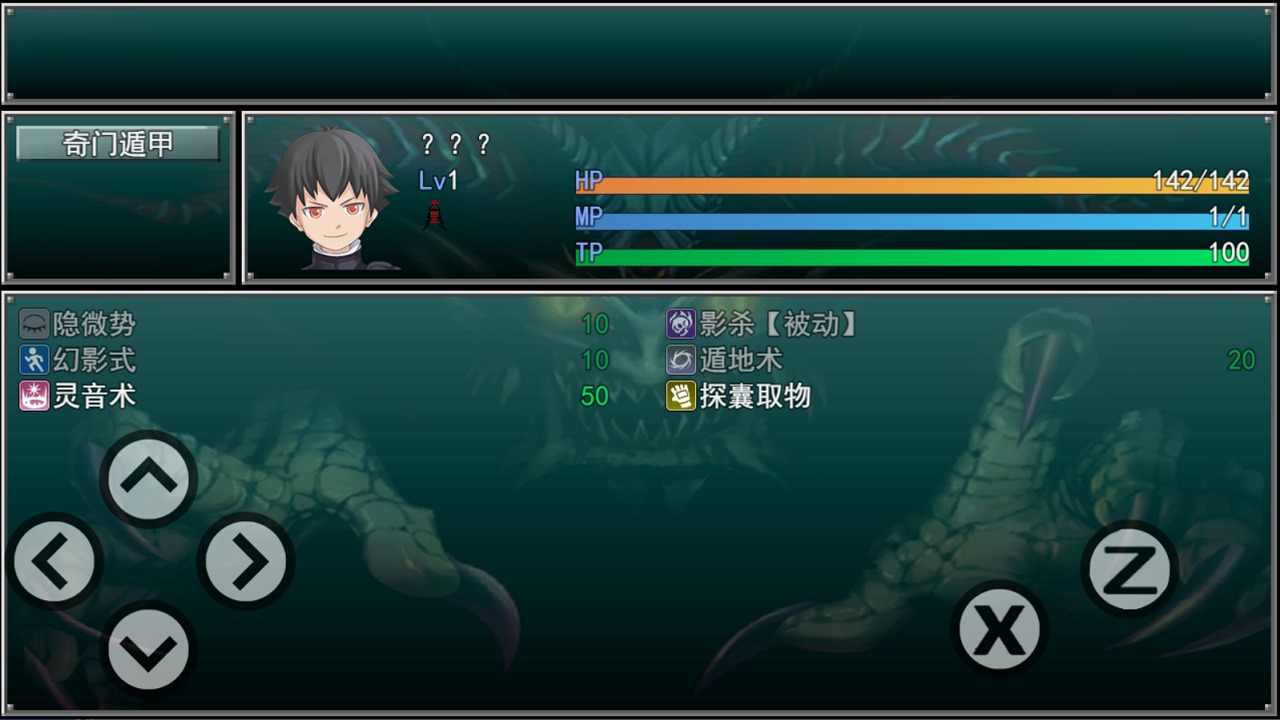Select the 幻影式 skill icon
1280x720 pixels.
(x=34, y=360)
